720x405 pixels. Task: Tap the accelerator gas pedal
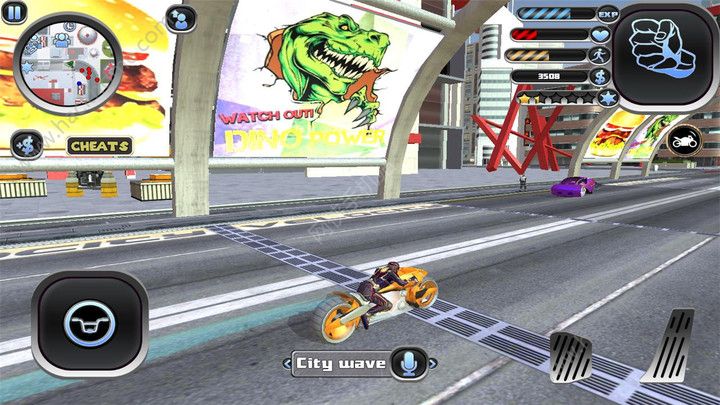(x=669, y=345)
